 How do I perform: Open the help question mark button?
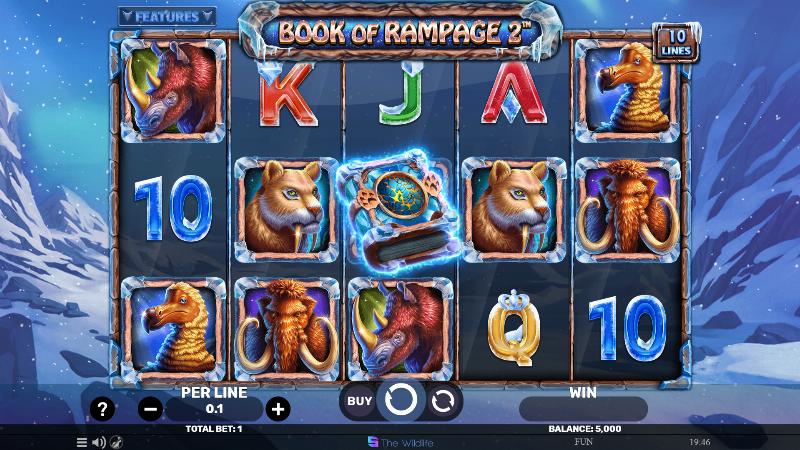(x=101, y=408)
